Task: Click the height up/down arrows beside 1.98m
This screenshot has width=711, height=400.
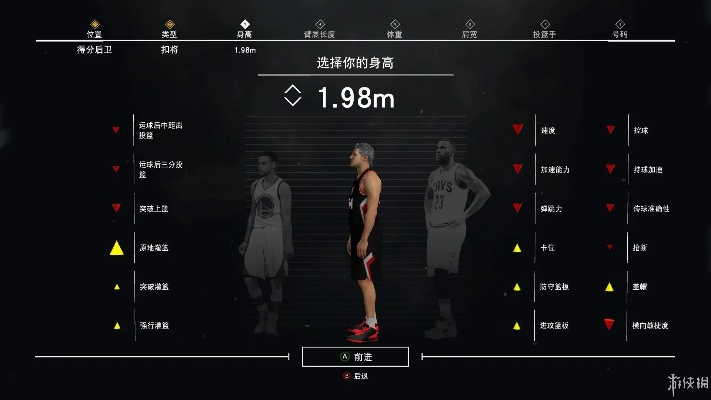Action: (x=292, y=96)
